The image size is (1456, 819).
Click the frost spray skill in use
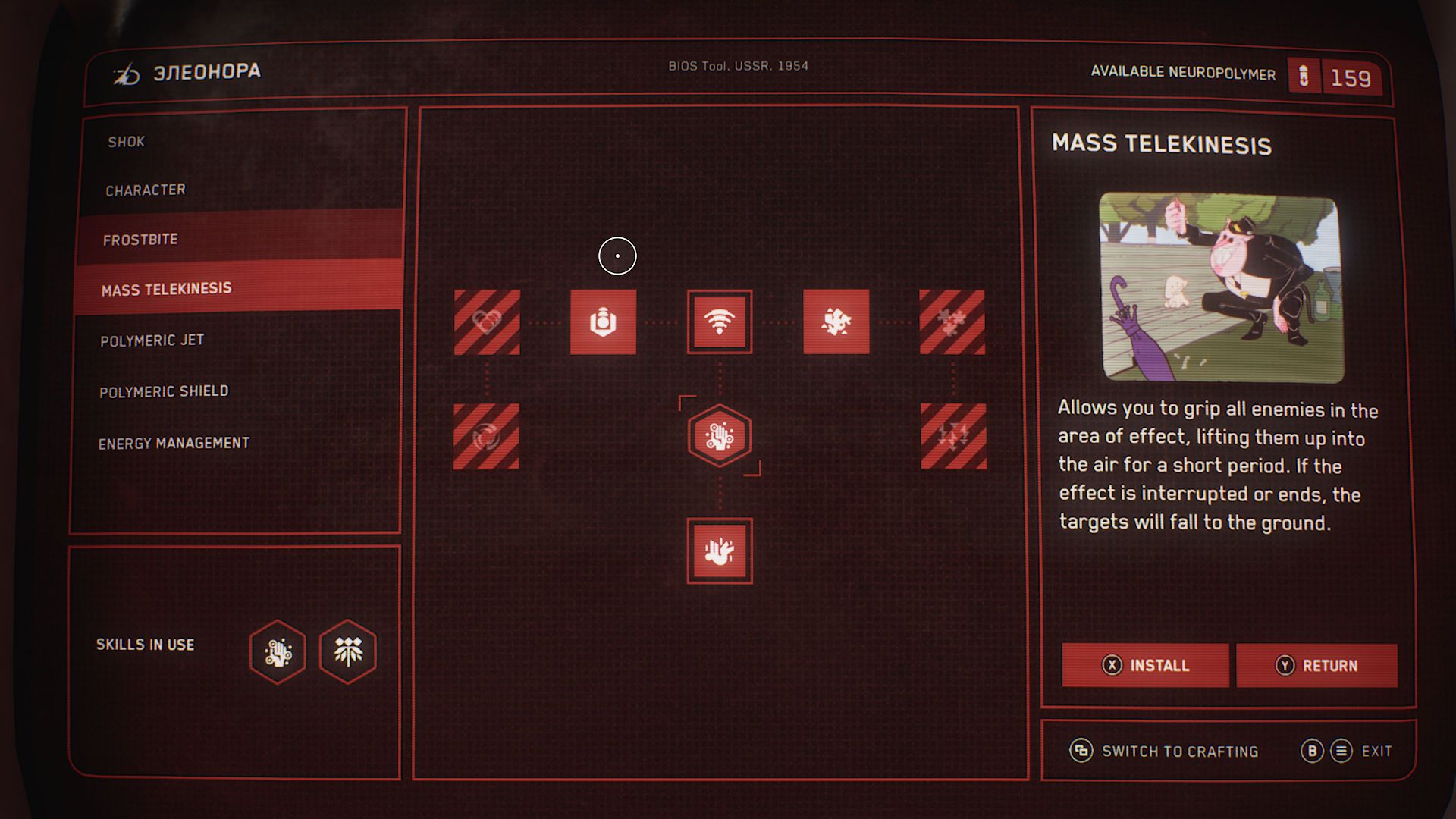(348, 651)
